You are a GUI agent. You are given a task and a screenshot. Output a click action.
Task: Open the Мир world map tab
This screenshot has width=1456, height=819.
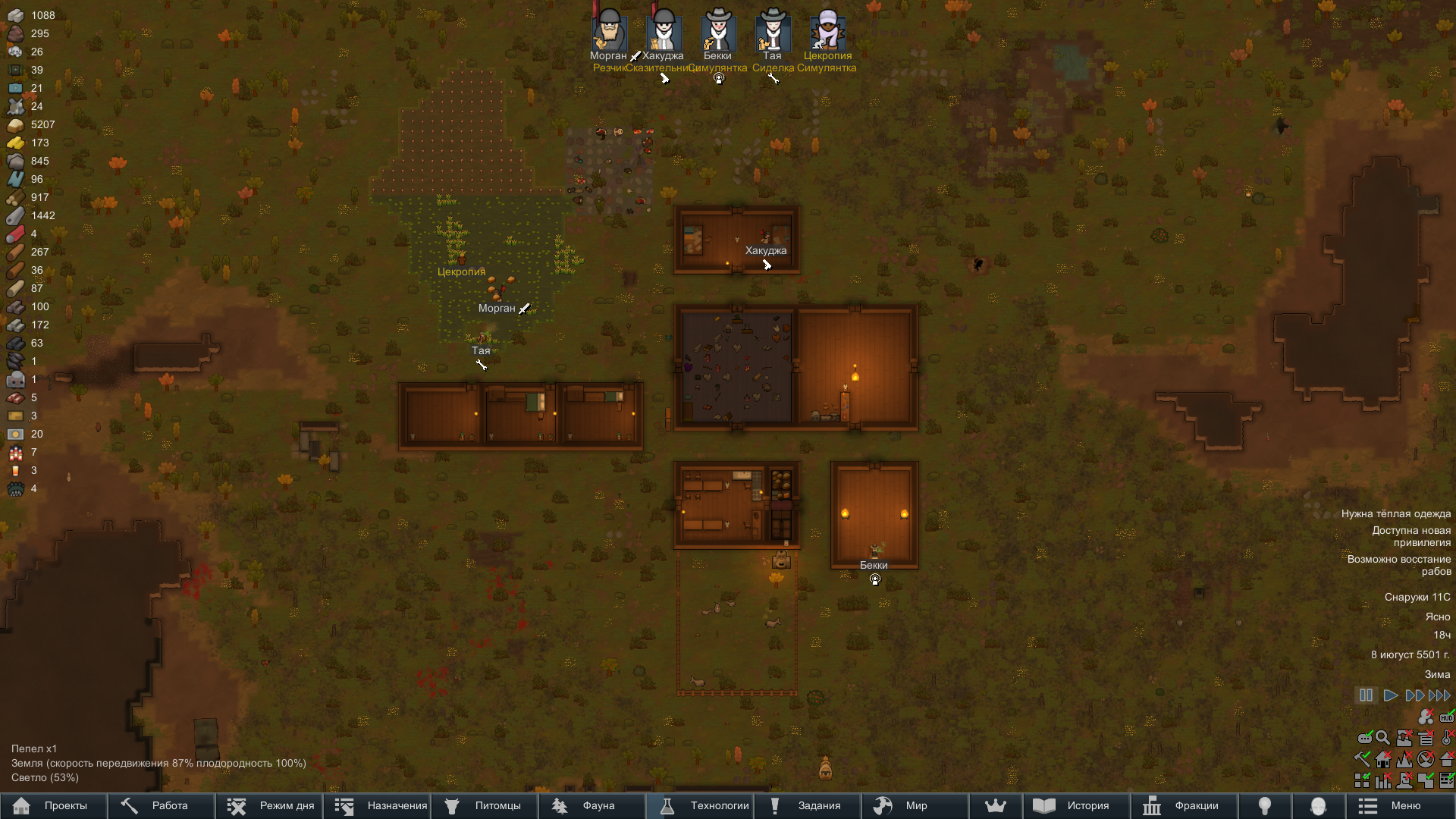tap(915, 805)
